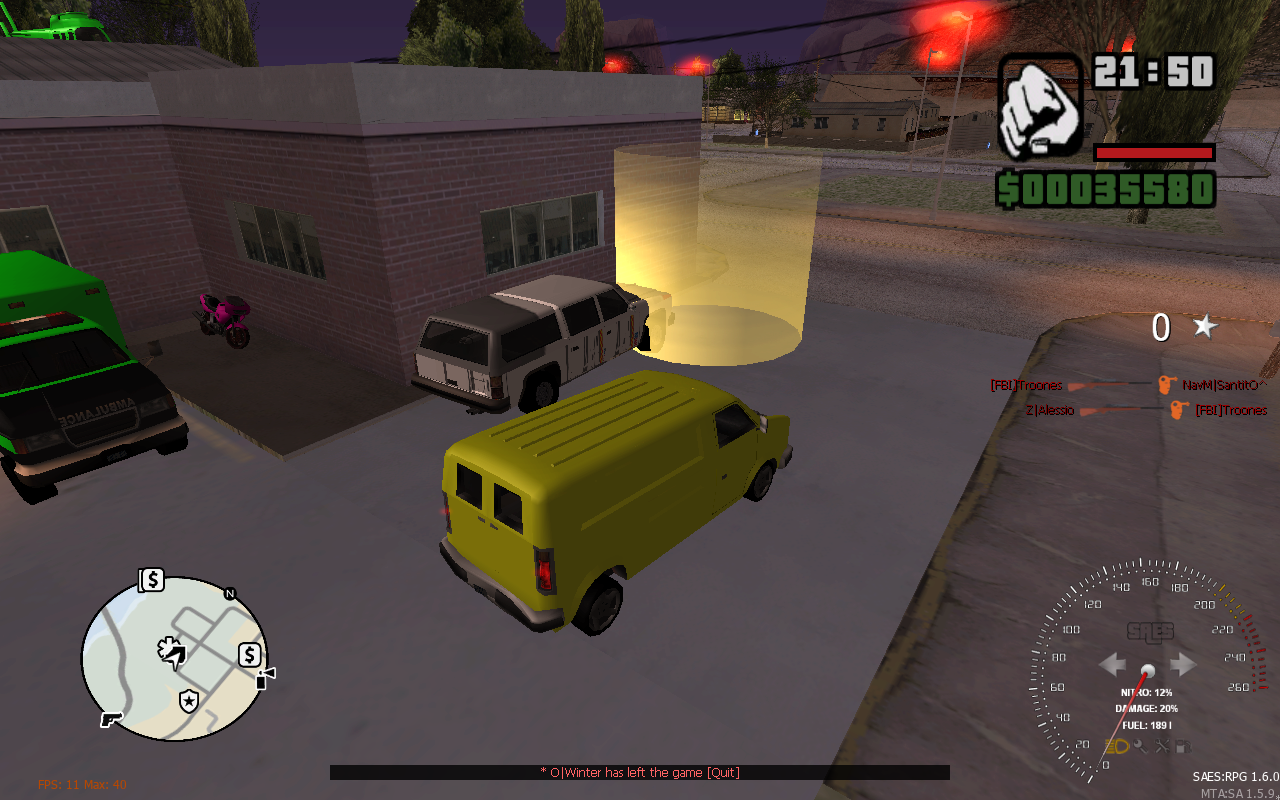The image size is (1280, 800).
Task: Select the fist weapon icon
Action: pyautogui.click(x=1040, y=107)
